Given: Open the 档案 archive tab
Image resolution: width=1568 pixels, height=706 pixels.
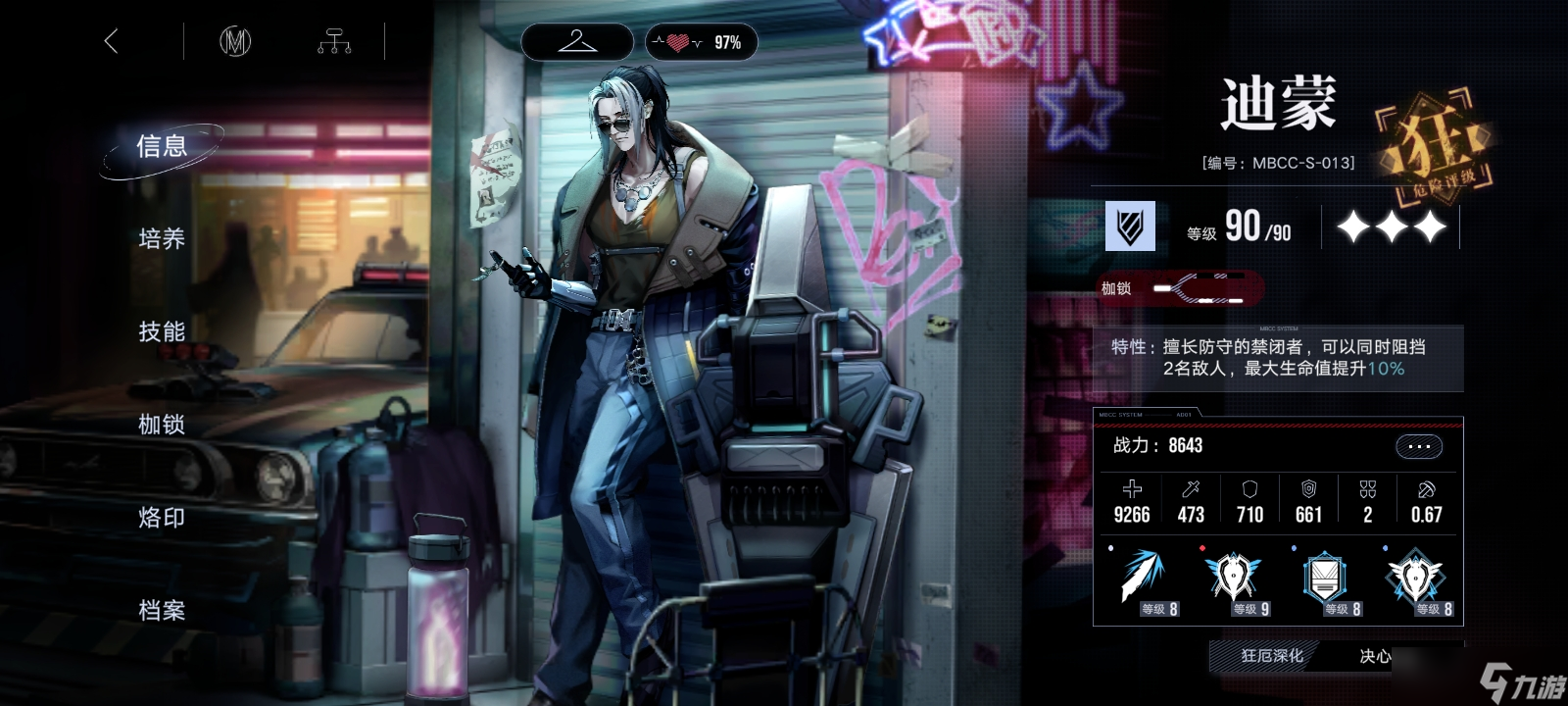Looking at the screenshot, I should pyautogui.click(x=162, y=611).
